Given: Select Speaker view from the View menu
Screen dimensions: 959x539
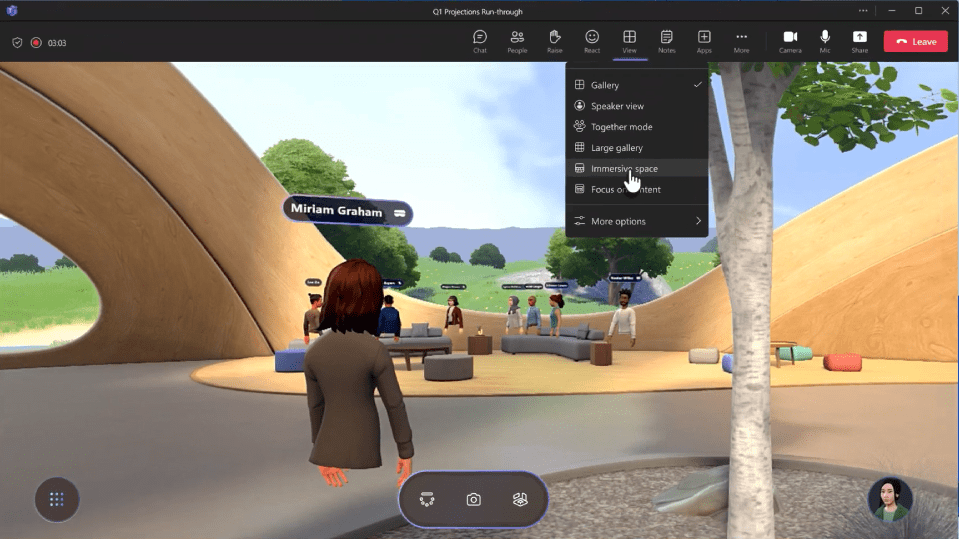Looking at the screenshot, I should pyautogui.click(x=617, y=106).
